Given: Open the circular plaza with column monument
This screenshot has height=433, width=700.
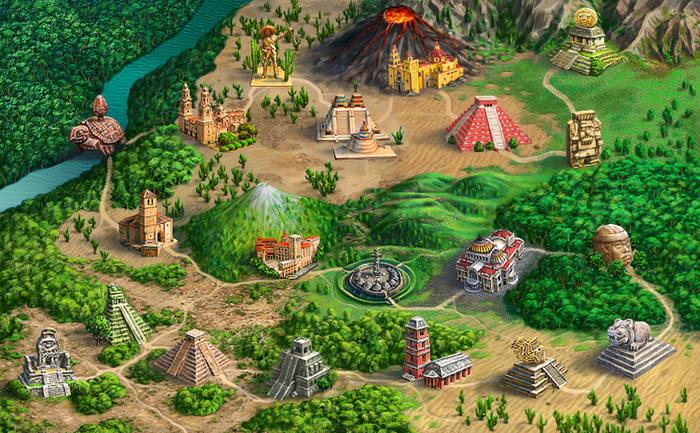Looking at the screenshot, I should click(375, 277).
